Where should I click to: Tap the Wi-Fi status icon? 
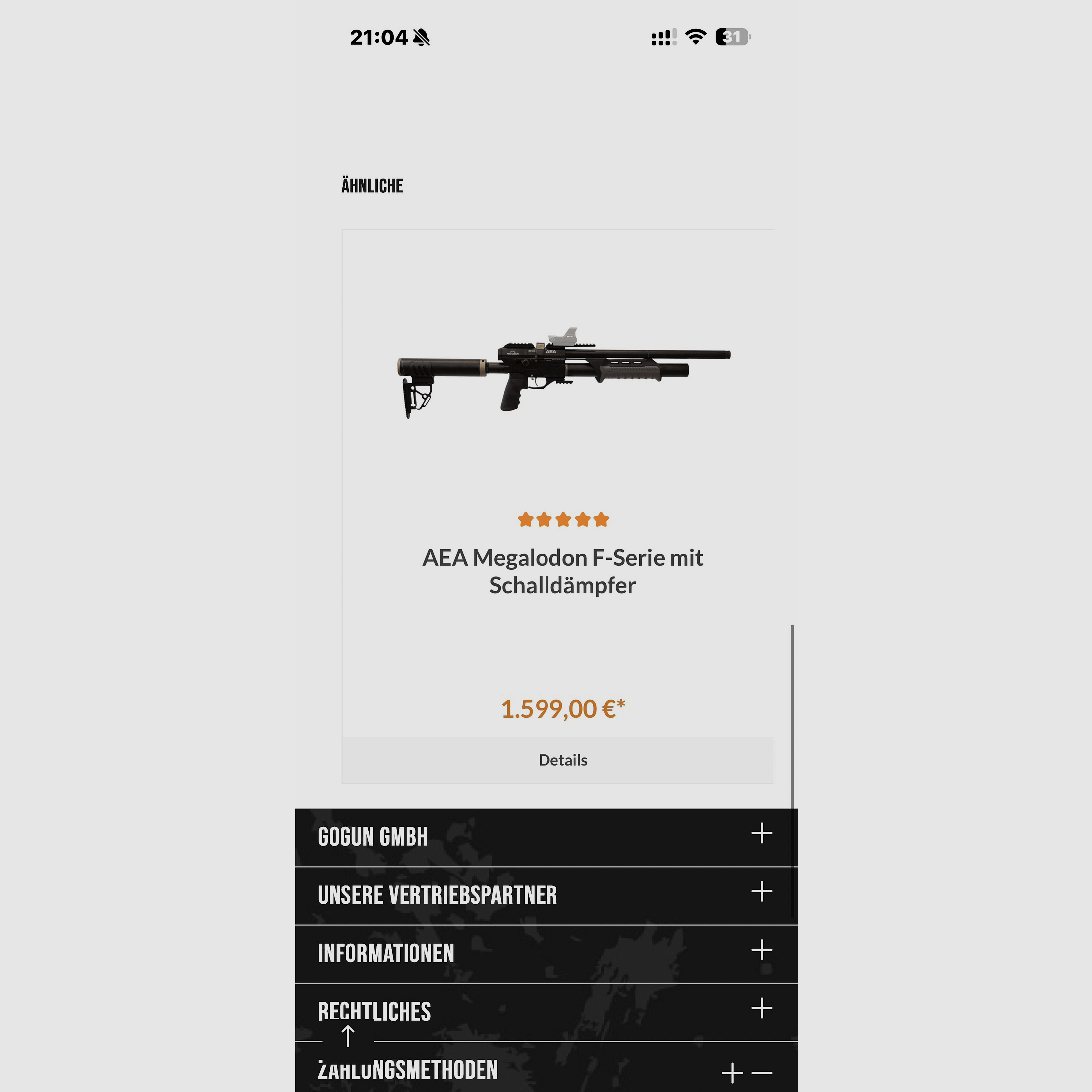tap(695, 36)
